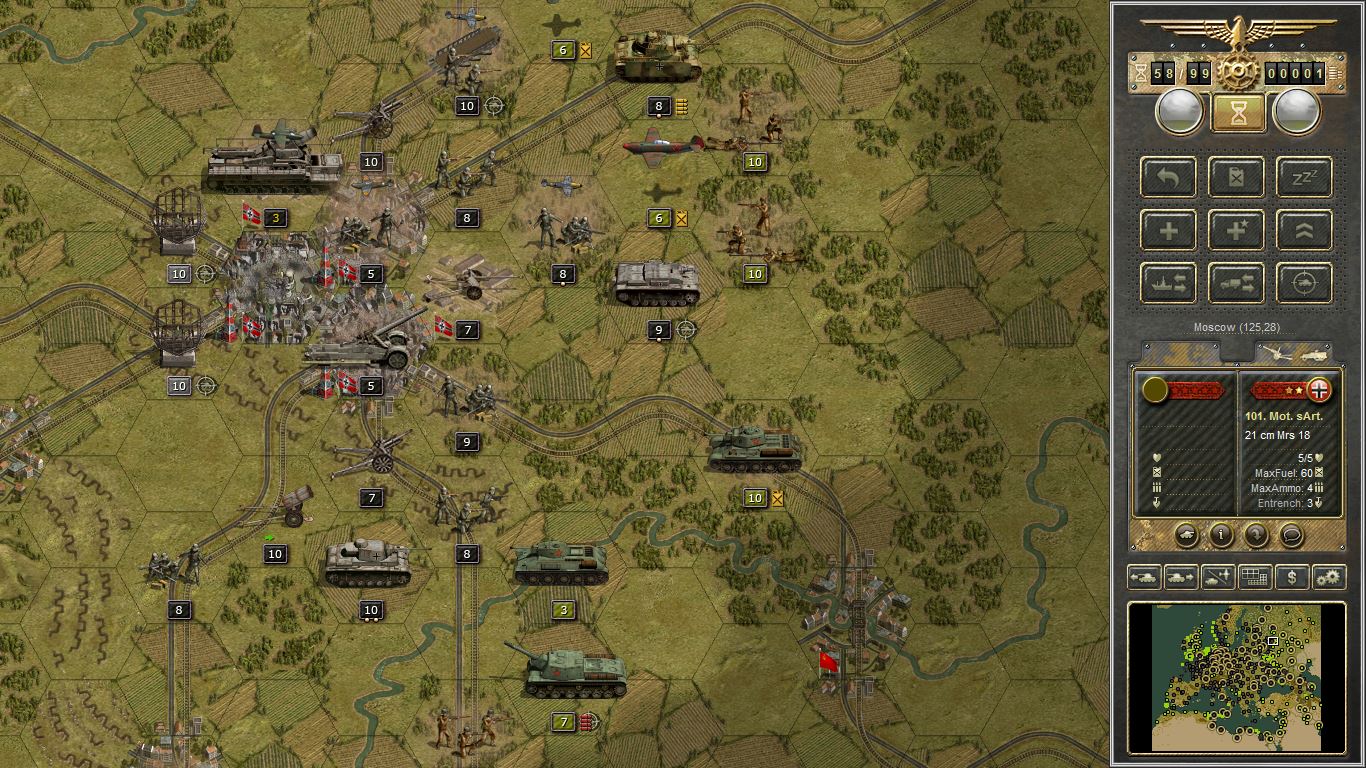Show detailed unit info with the i button
Screen dimensions: 1366x768
(1222, 537)
